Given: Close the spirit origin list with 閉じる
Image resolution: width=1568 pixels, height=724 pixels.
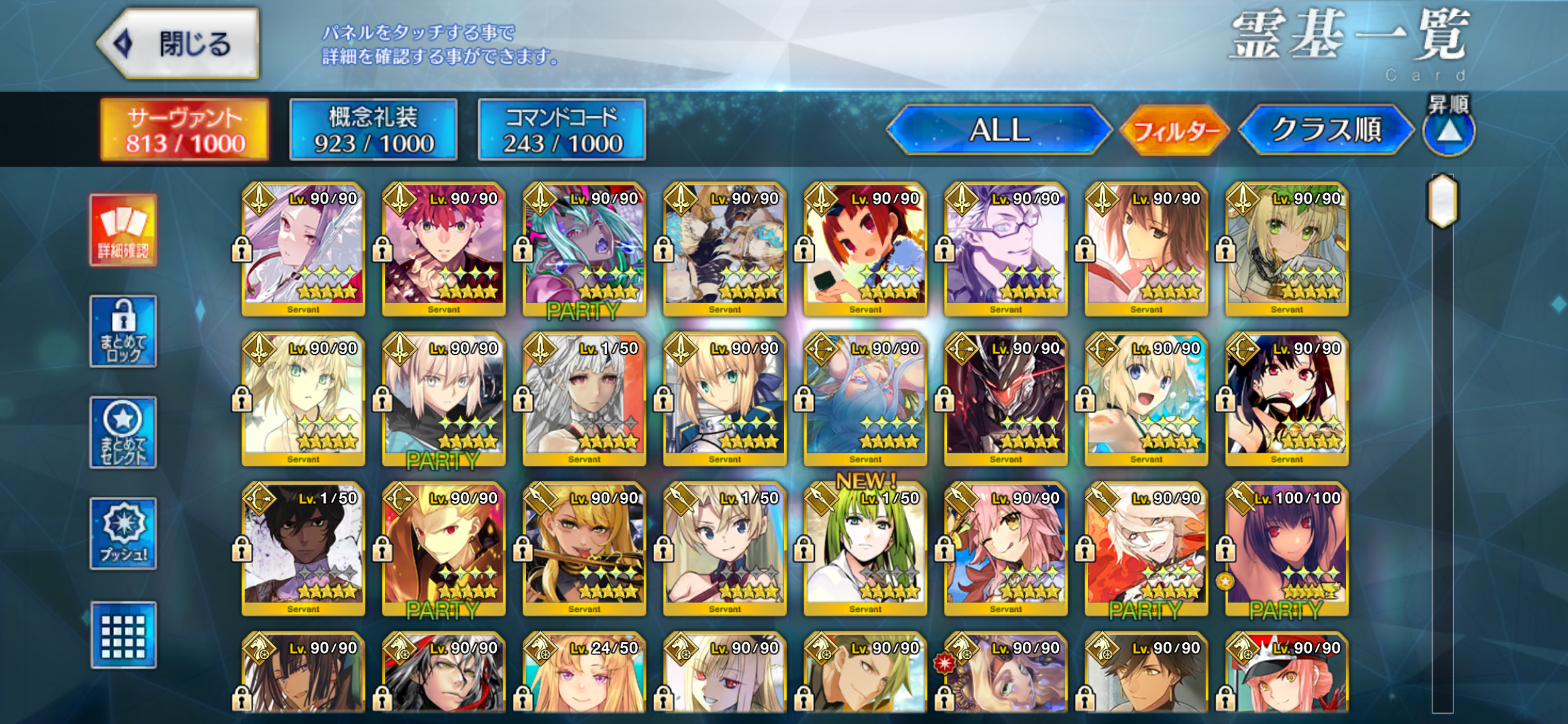Looking at the screenshot, I should point(180,44).
